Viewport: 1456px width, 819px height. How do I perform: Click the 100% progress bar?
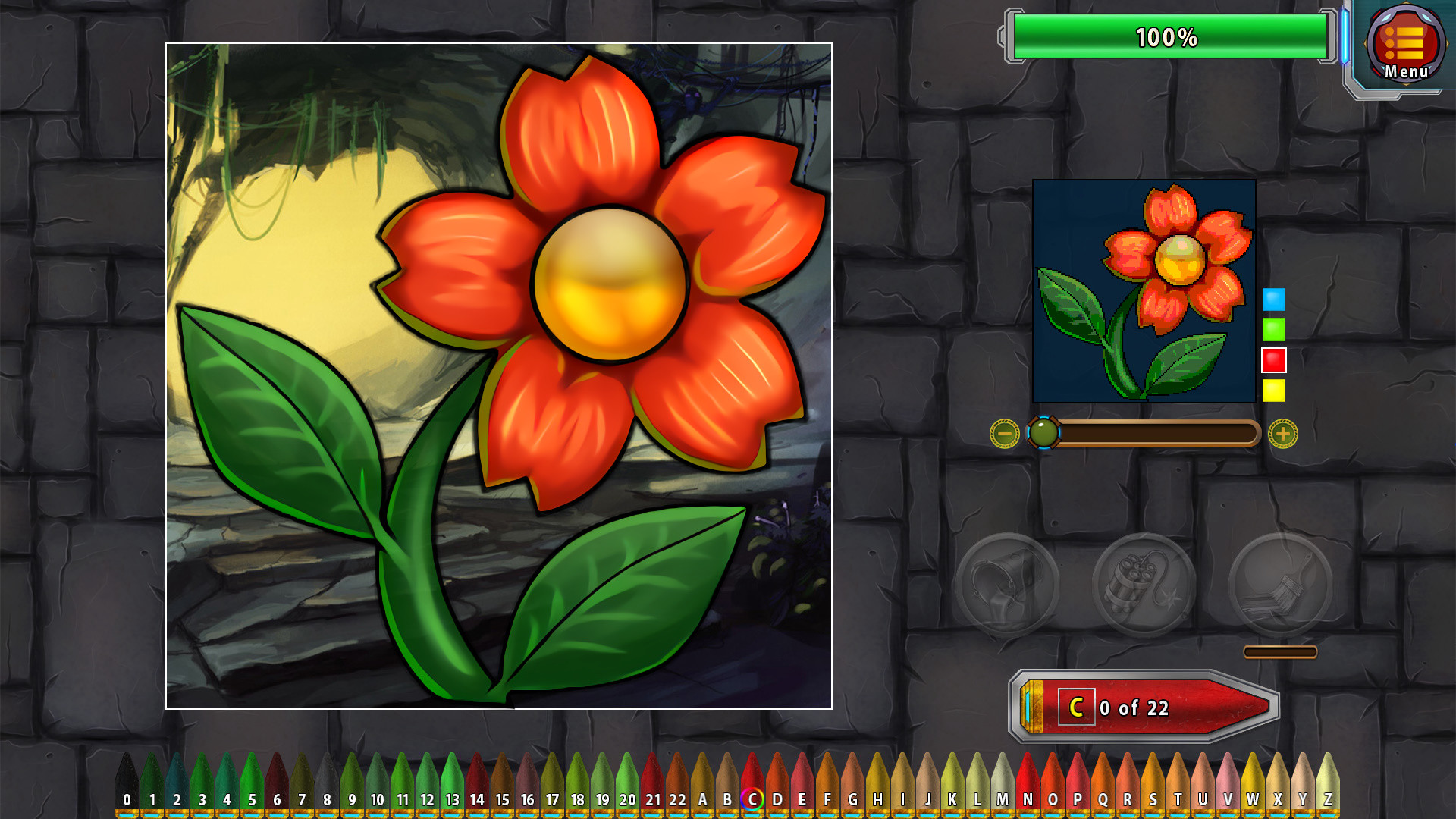1168,34
